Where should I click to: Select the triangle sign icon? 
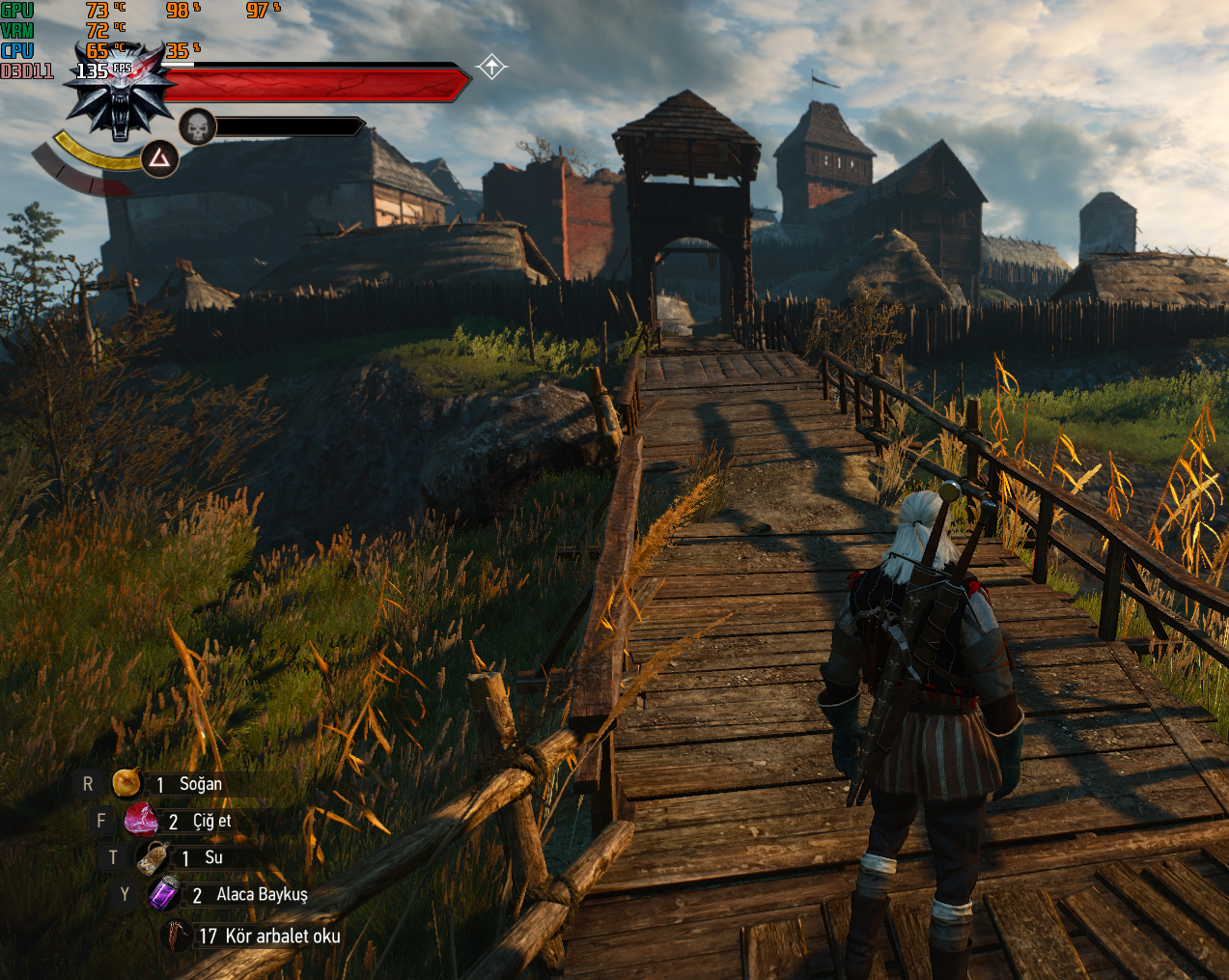coord(159,158)
